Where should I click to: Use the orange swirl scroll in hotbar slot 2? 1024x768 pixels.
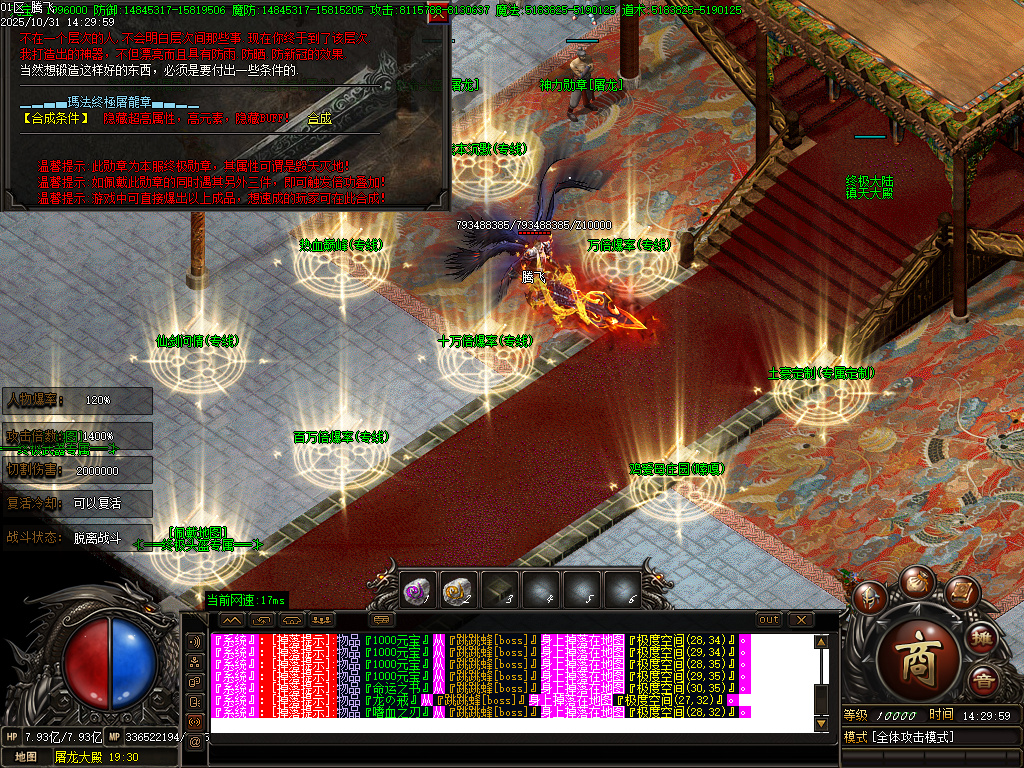(x=458, y=591)
